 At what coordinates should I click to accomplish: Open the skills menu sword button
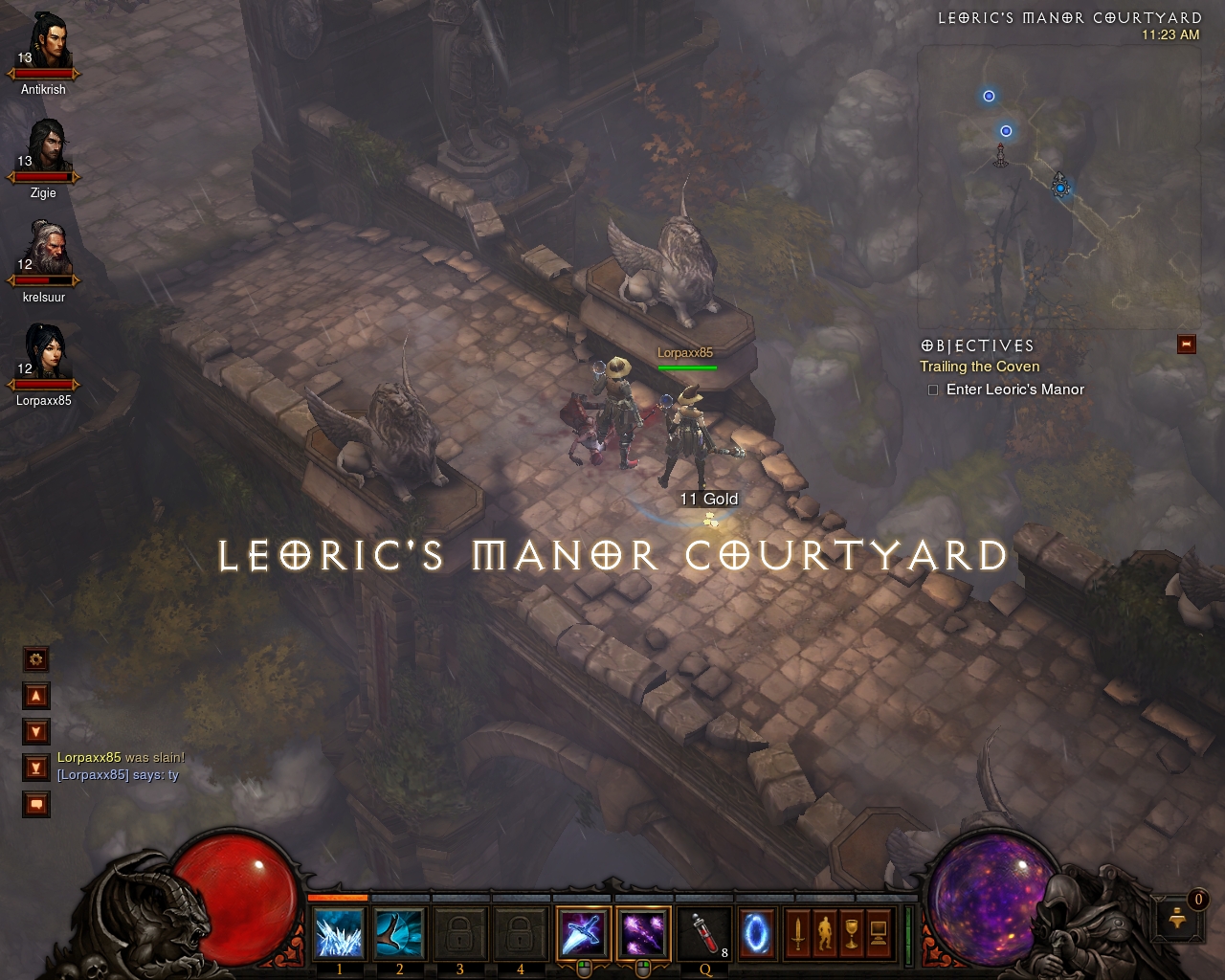click(x=797, y=933)
